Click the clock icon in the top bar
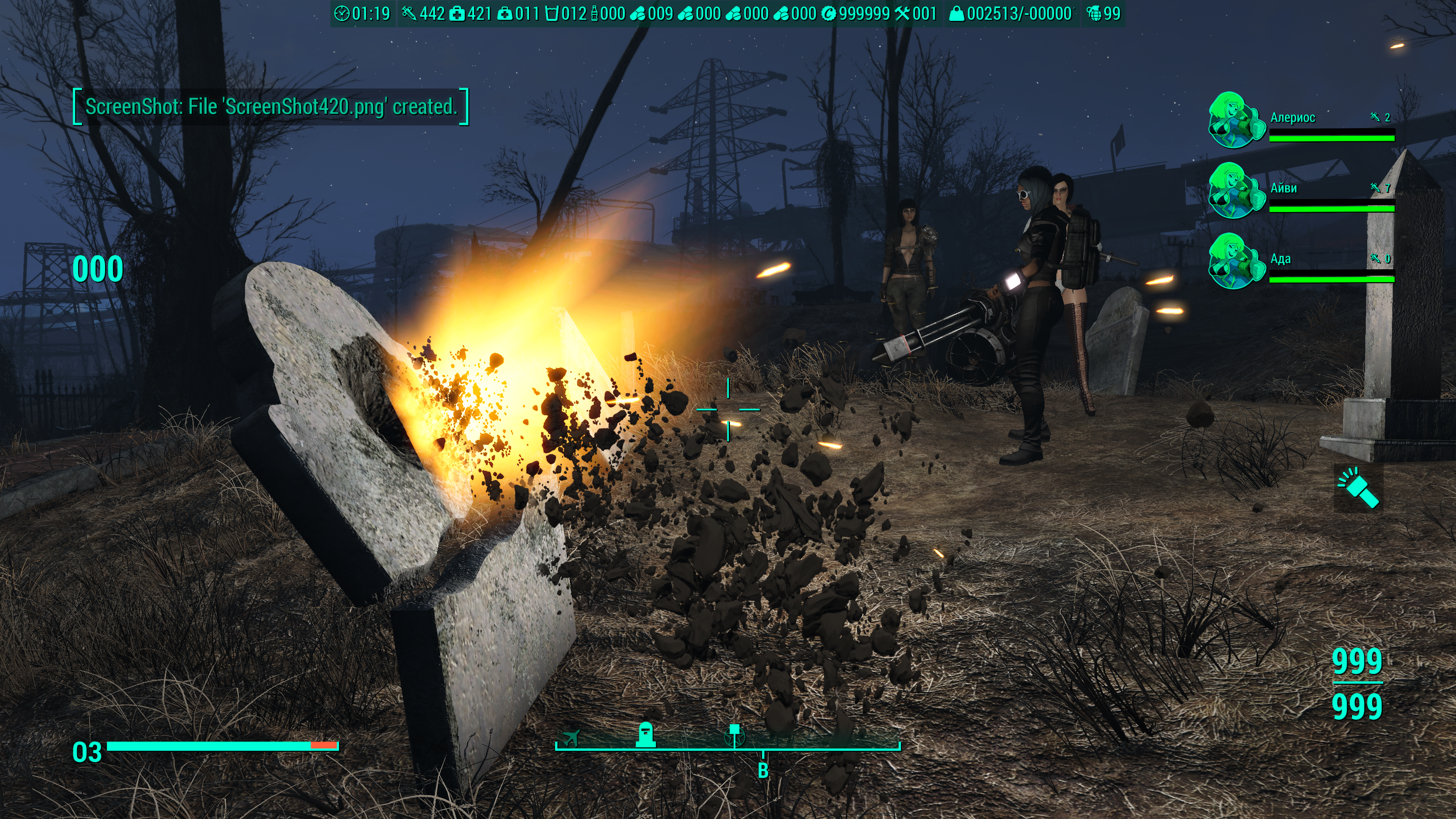This screenshot has height=819, width=1456. click(x=342, y=14)
